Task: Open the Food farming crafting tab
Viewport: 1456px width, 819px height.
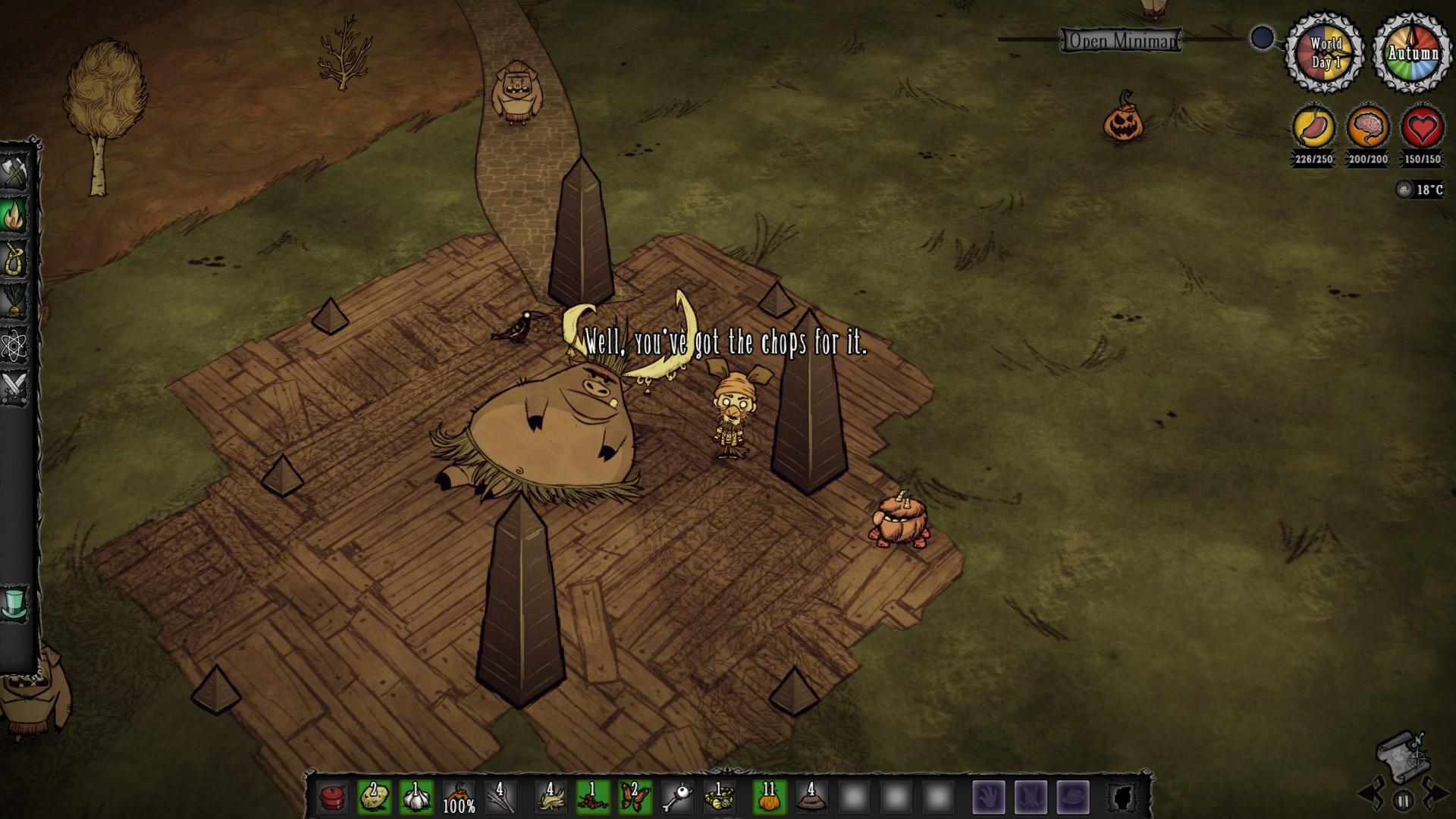Action: click(x=15, y=303)
